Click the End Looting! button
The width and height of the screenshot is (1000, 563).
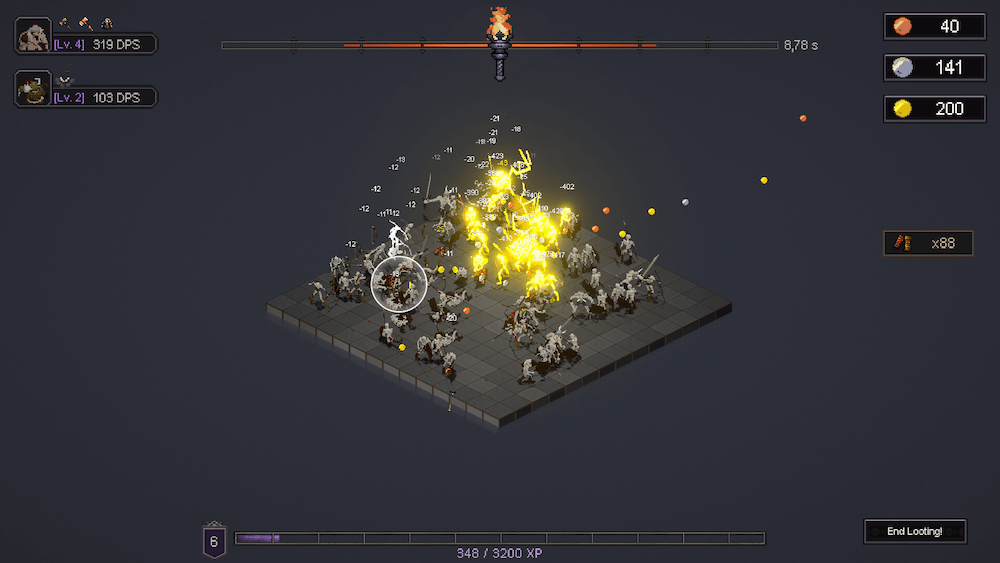coord(915,531)
